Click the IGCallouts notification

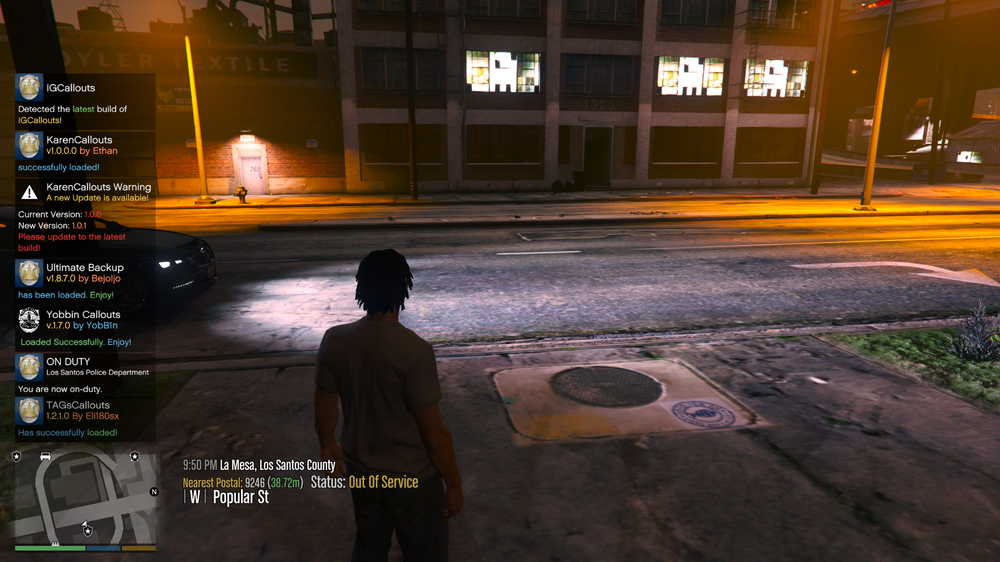coord(85,101)
